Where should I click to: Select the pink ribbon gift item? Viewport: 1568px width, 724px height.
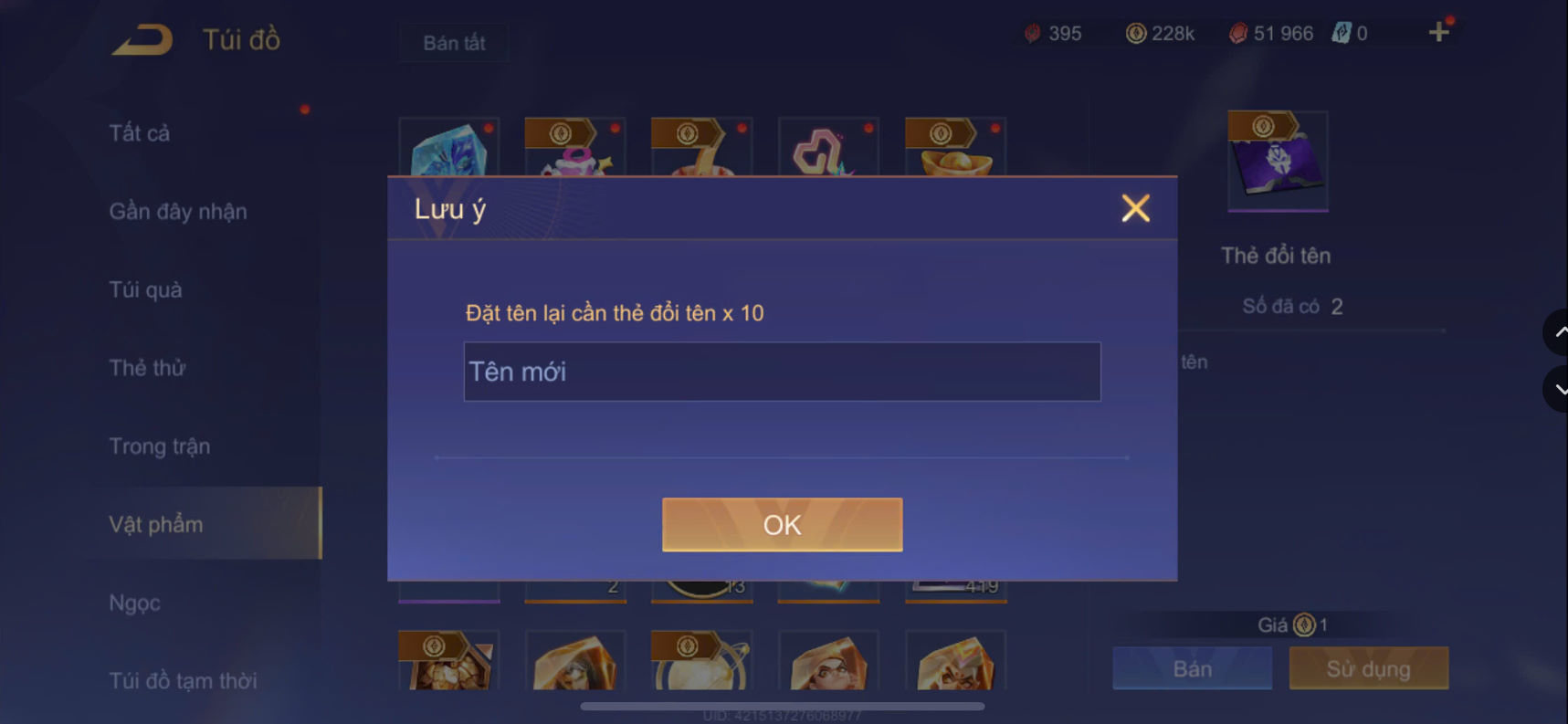[x=574, y=155]
